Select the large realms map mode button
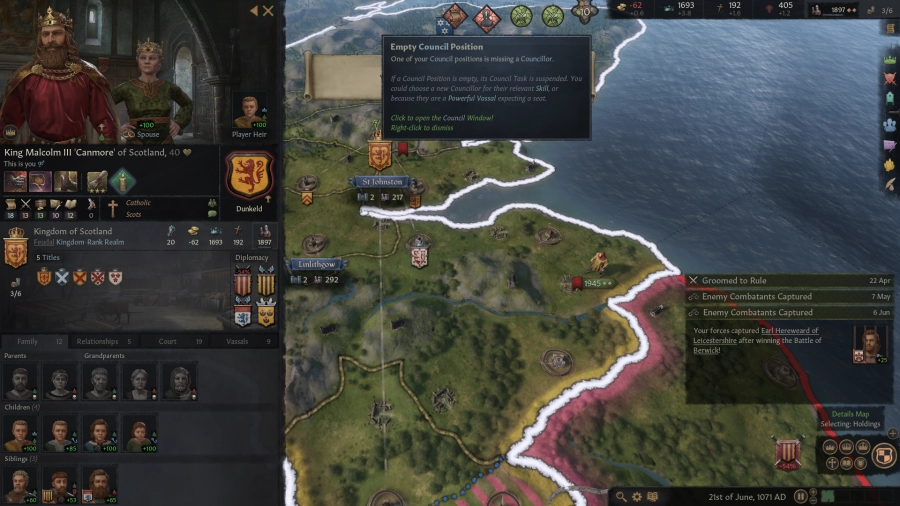This screenshot has height=506, width=900. tap(884, 455)
